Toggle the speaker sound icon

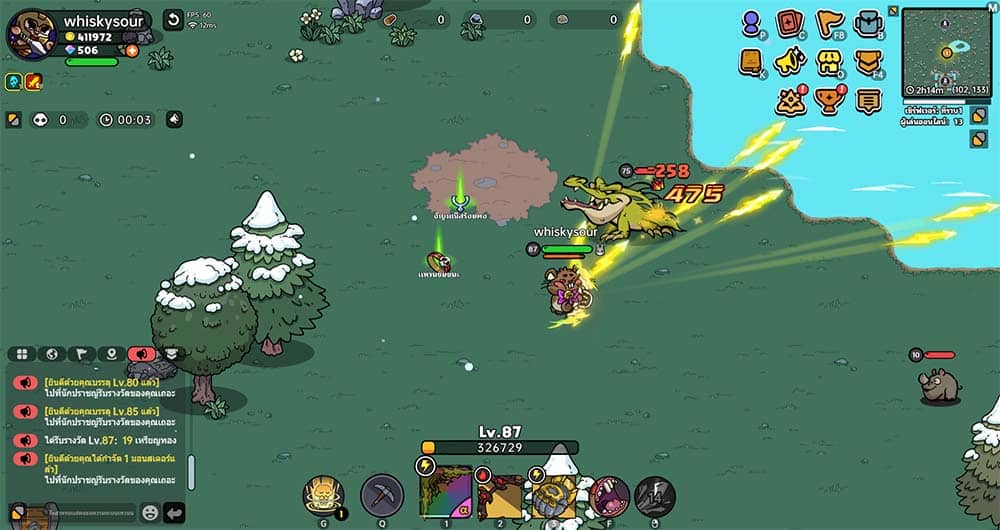[175, 120]
